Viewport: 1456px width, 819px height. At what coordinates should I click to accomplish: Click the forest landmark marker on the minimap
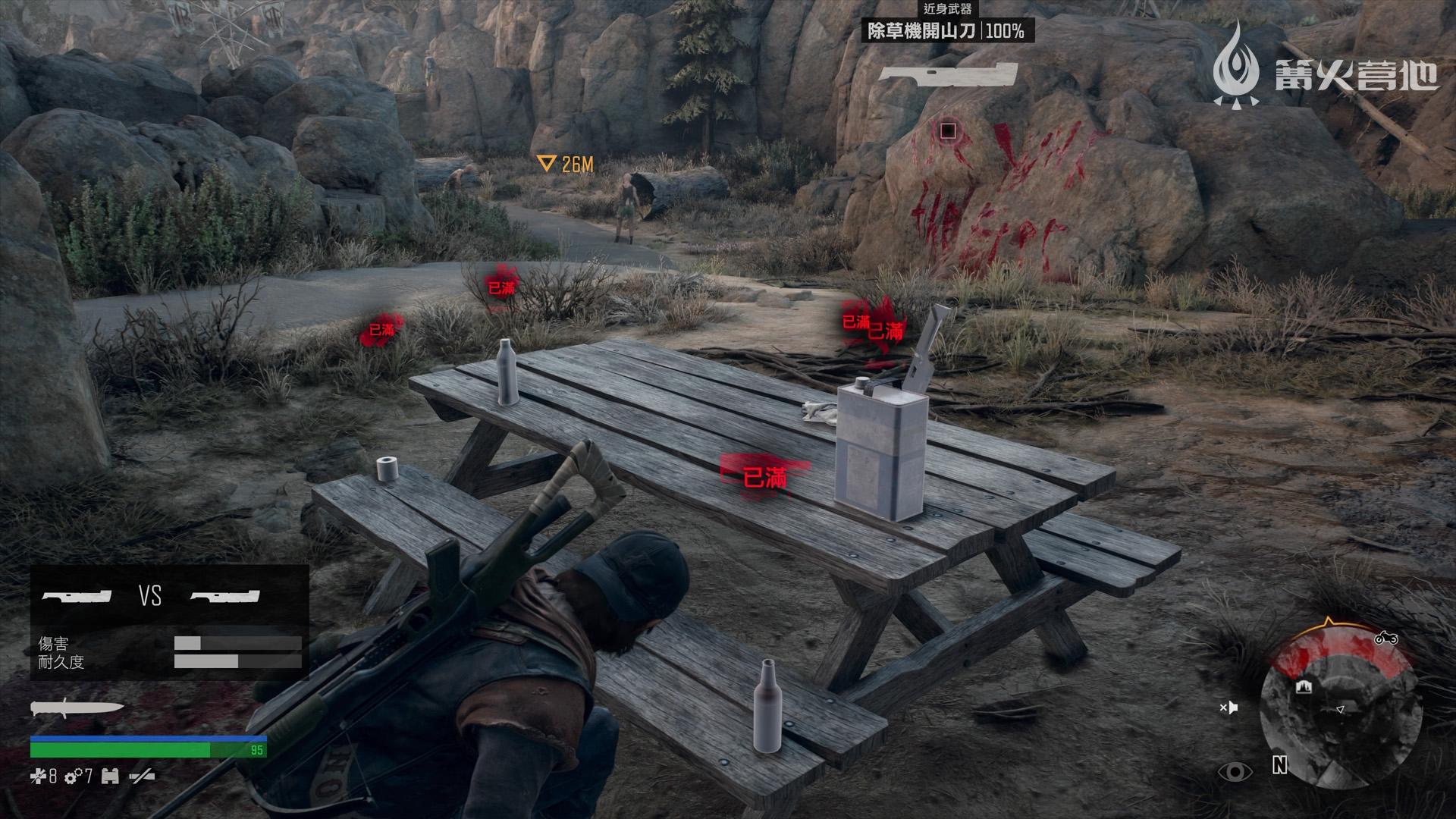coord(1304,687)
